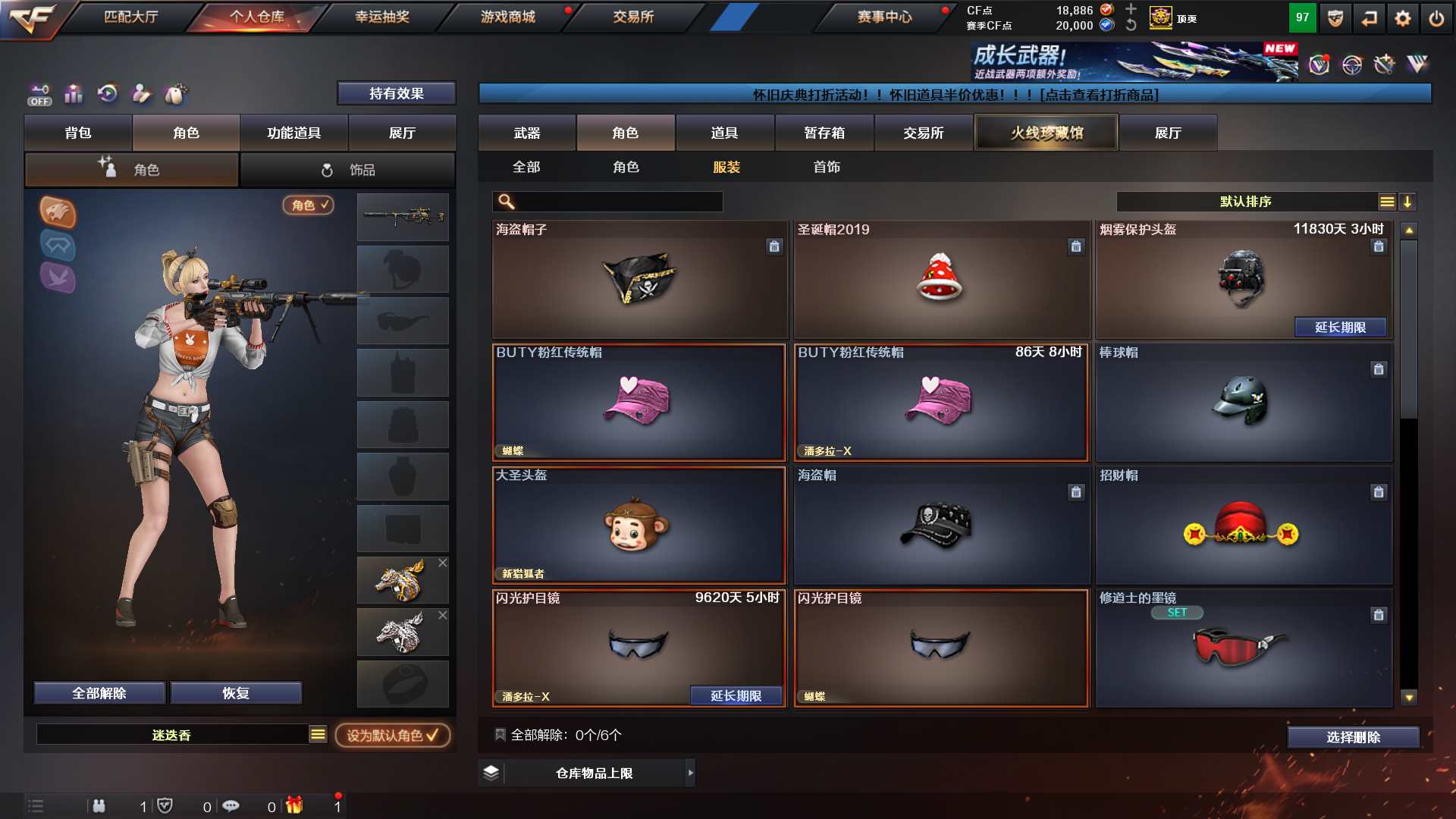Open the settings gear icon

click(1402, 18)
